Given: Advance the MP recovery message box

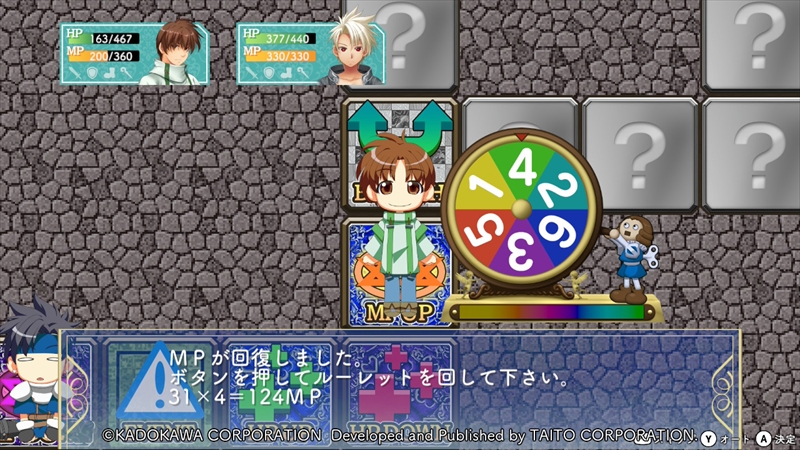Looking at the screenshot, I should pos(400,382).
